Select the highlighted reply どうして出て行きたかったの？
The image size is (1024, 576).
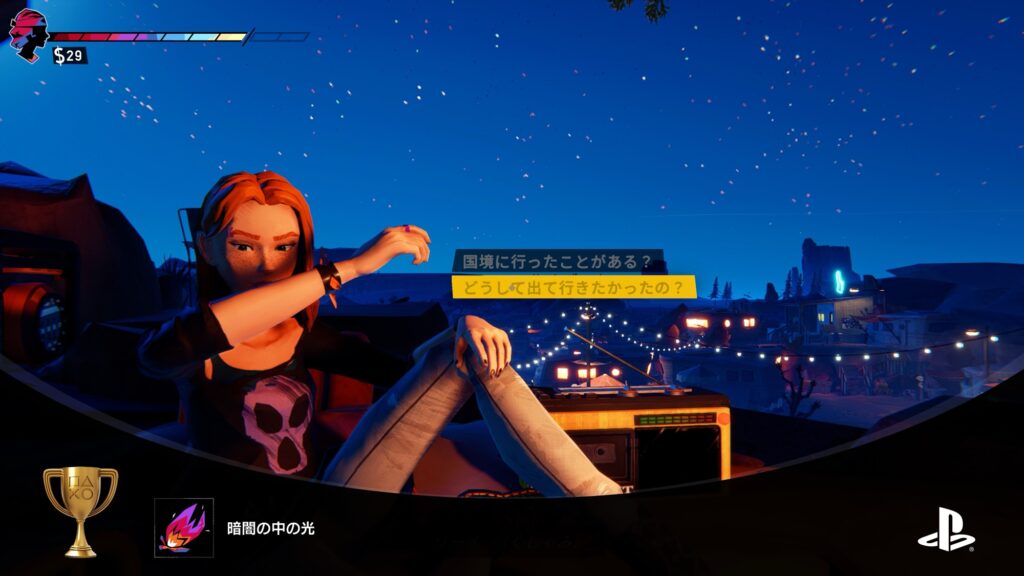(x=573, y=287)
